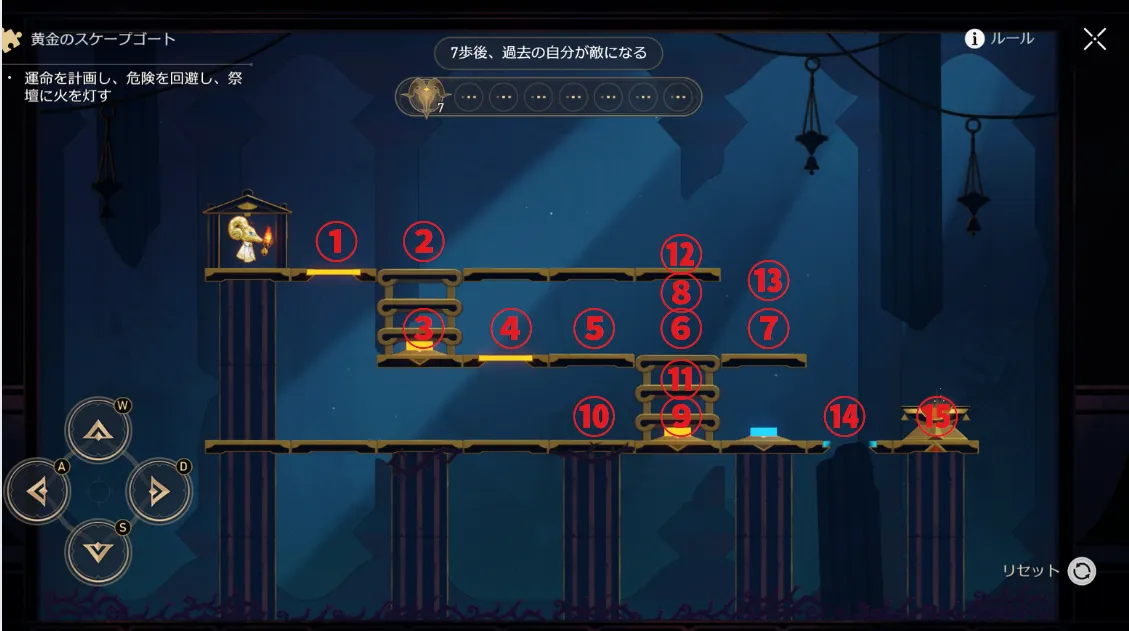Close the puzzle with the X button

1095,39
